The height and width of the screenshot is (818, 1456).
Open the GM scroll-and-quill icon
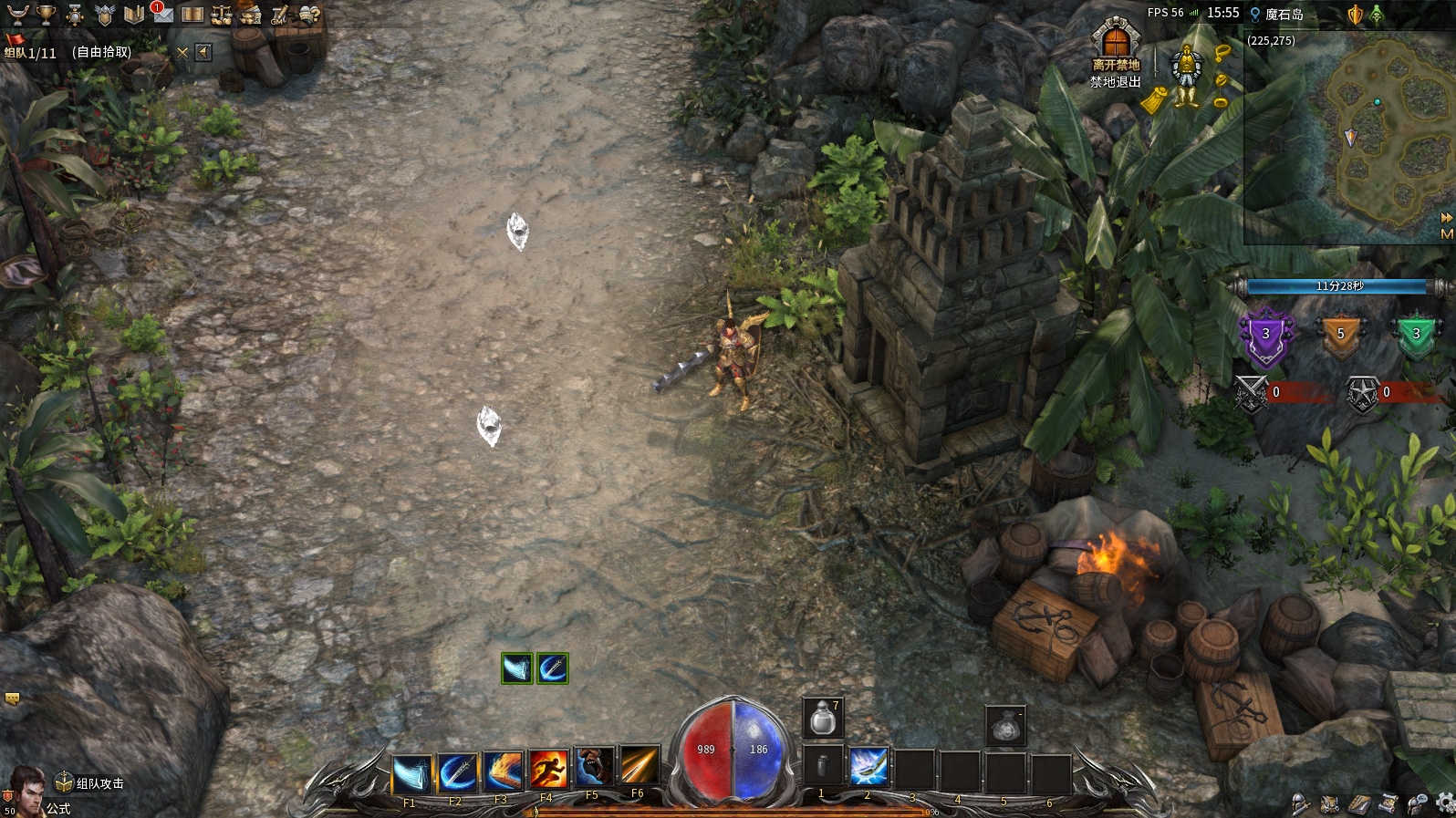click(279, 15)
